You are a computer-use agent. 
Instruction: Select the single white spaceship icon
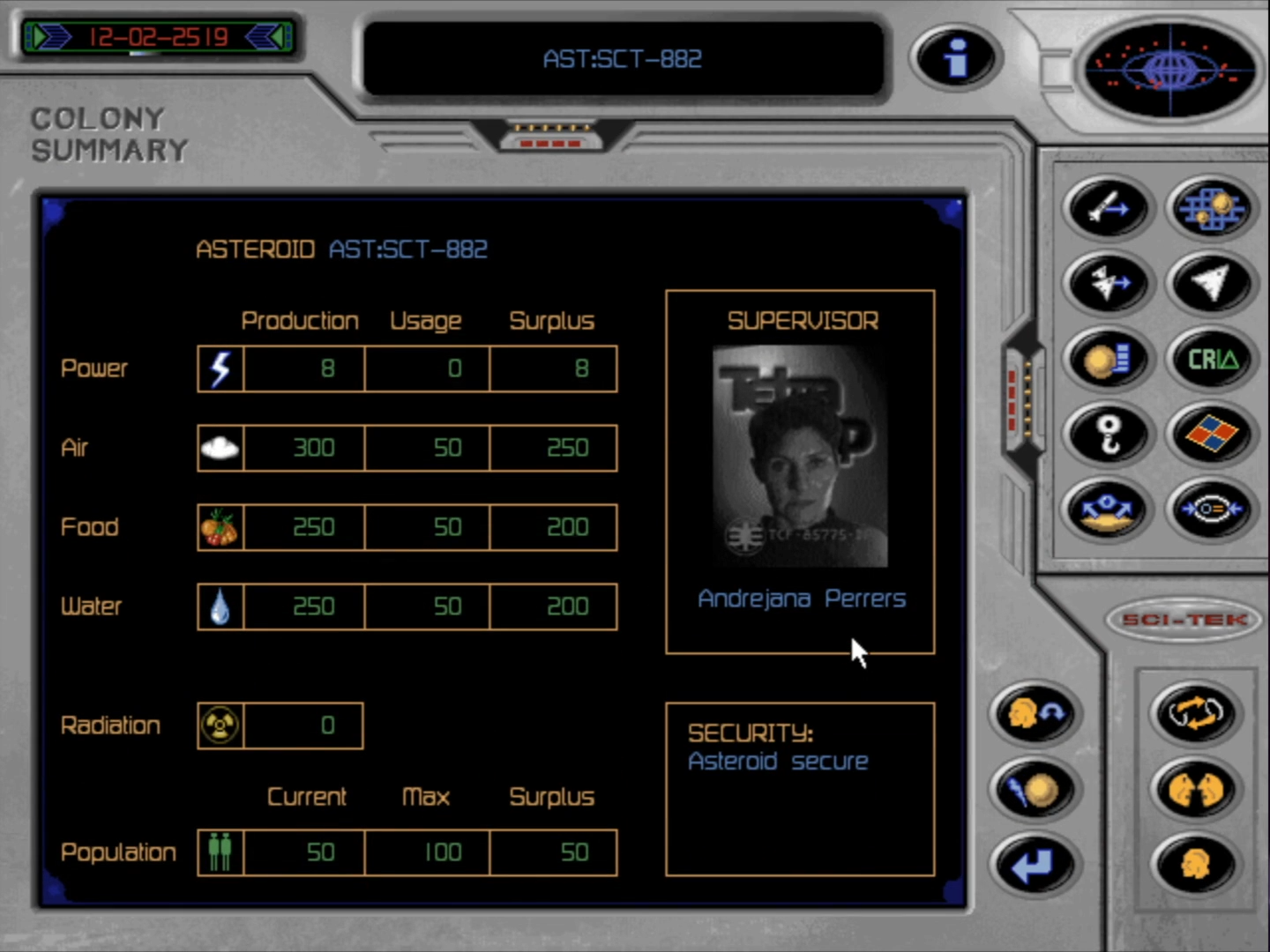point(1212,284)
